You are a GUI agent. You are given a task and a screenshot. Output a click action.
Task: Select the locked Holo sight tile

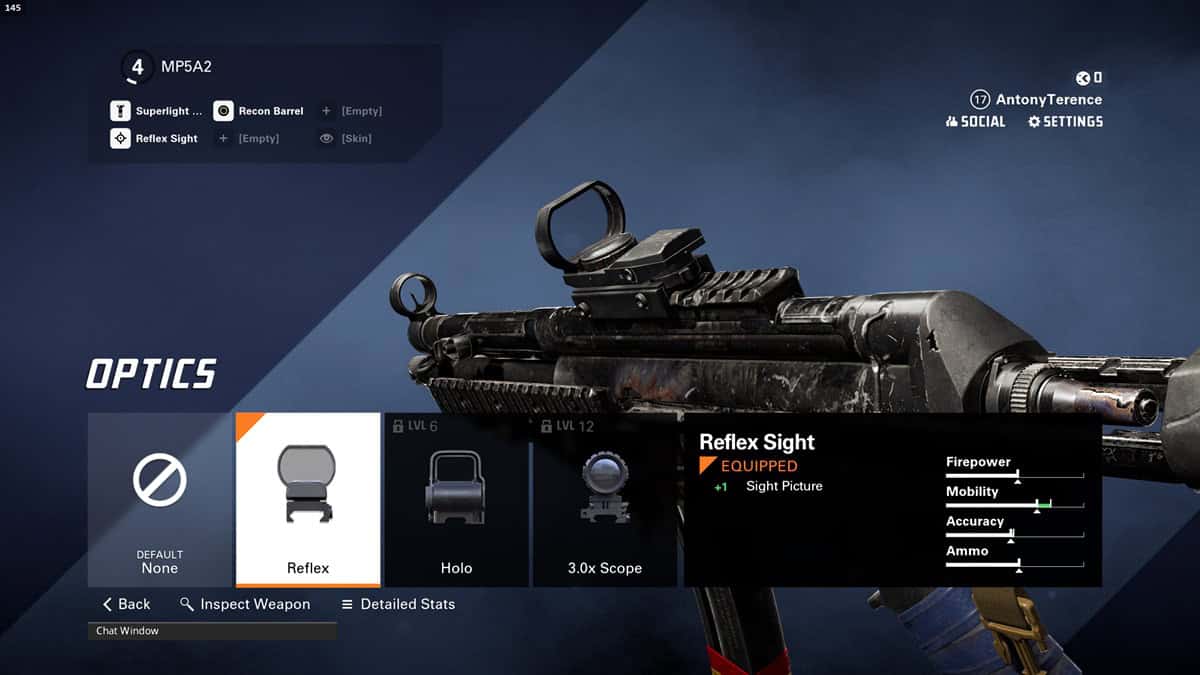[456, 499]
